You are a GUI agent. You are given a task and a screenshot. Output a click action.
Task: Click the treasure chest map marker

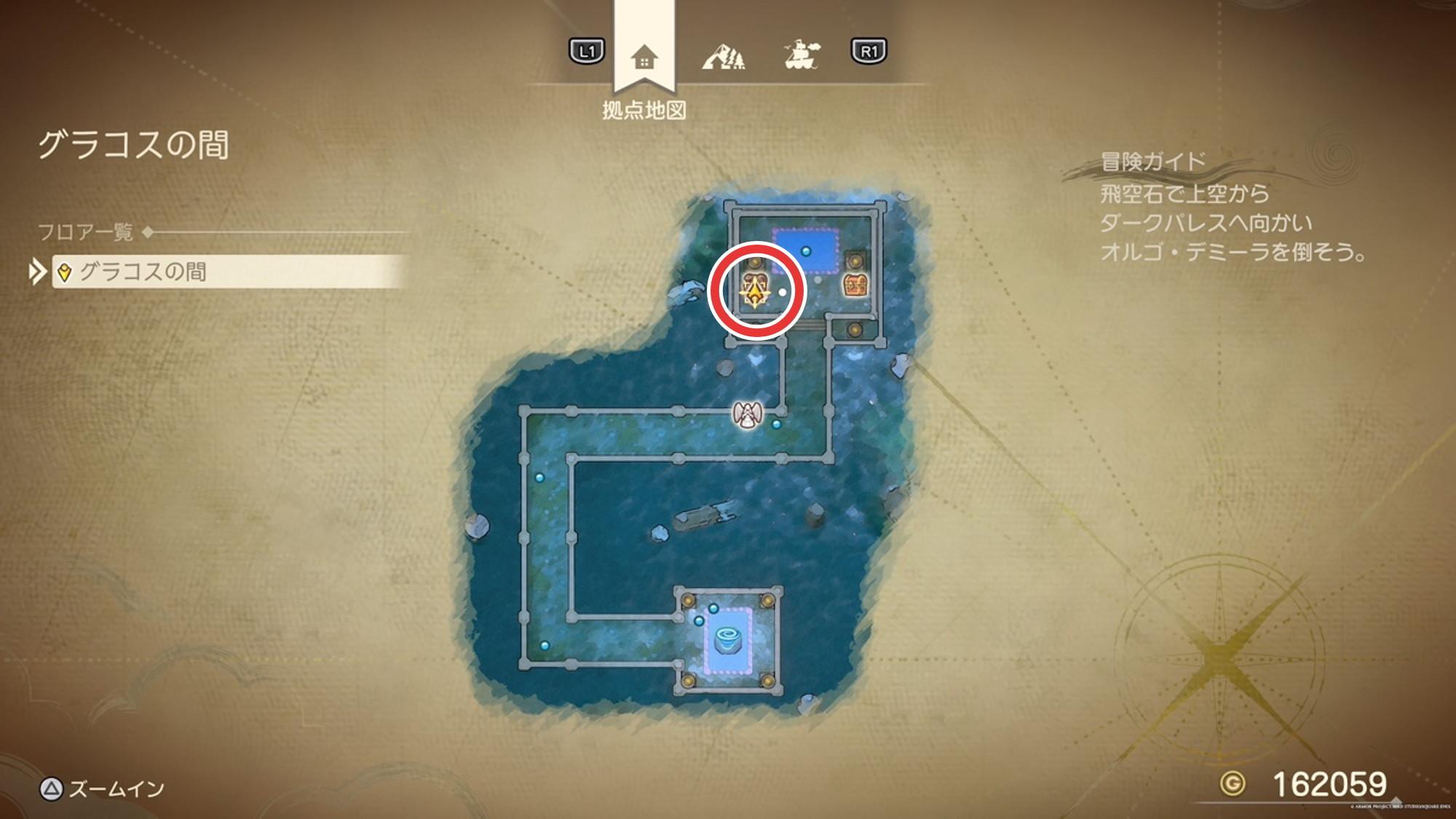[855, 285]
